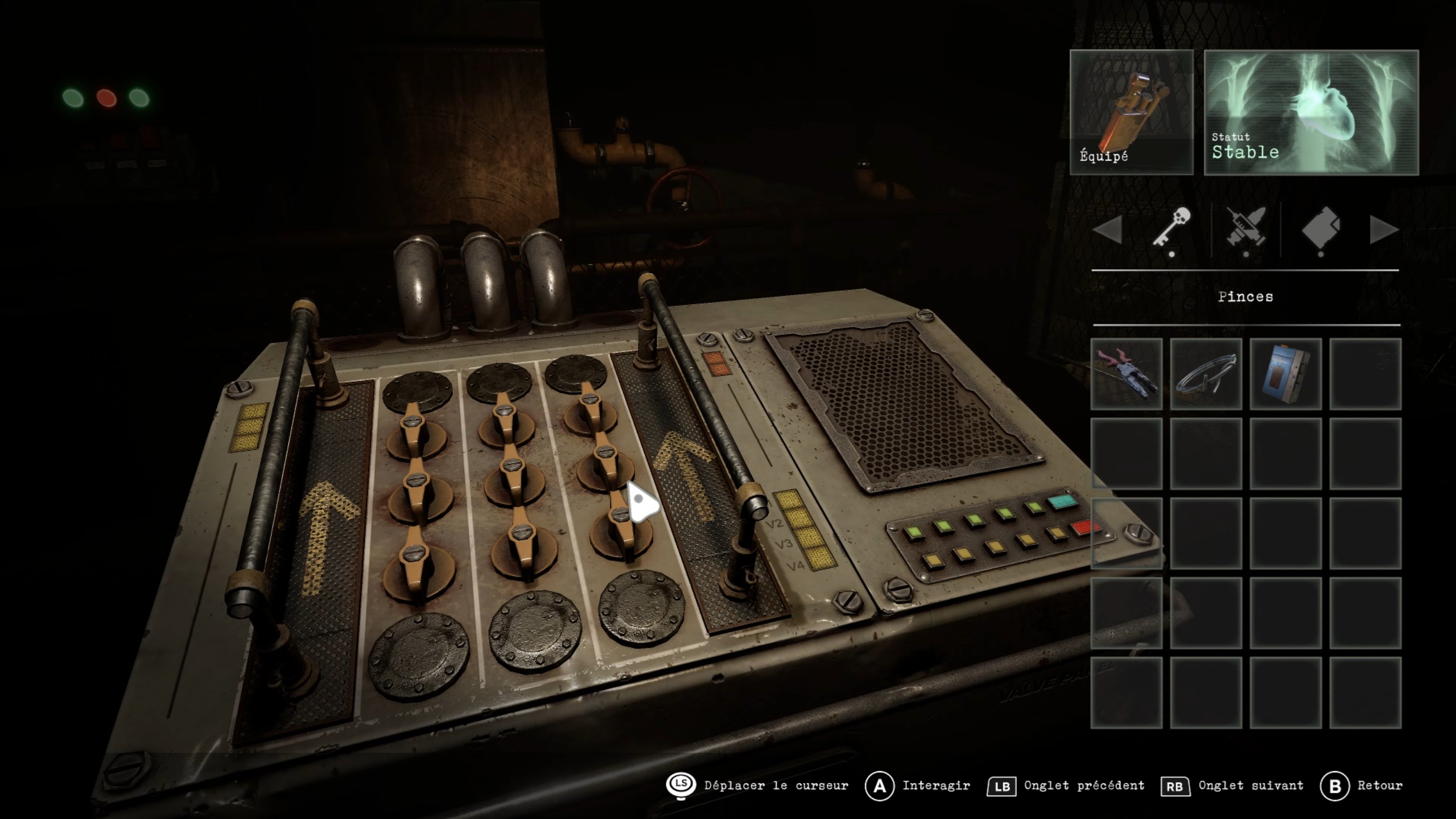Open the Statut Stable health panel
Screen dimensions: 1456x819
pos(1311,112)
